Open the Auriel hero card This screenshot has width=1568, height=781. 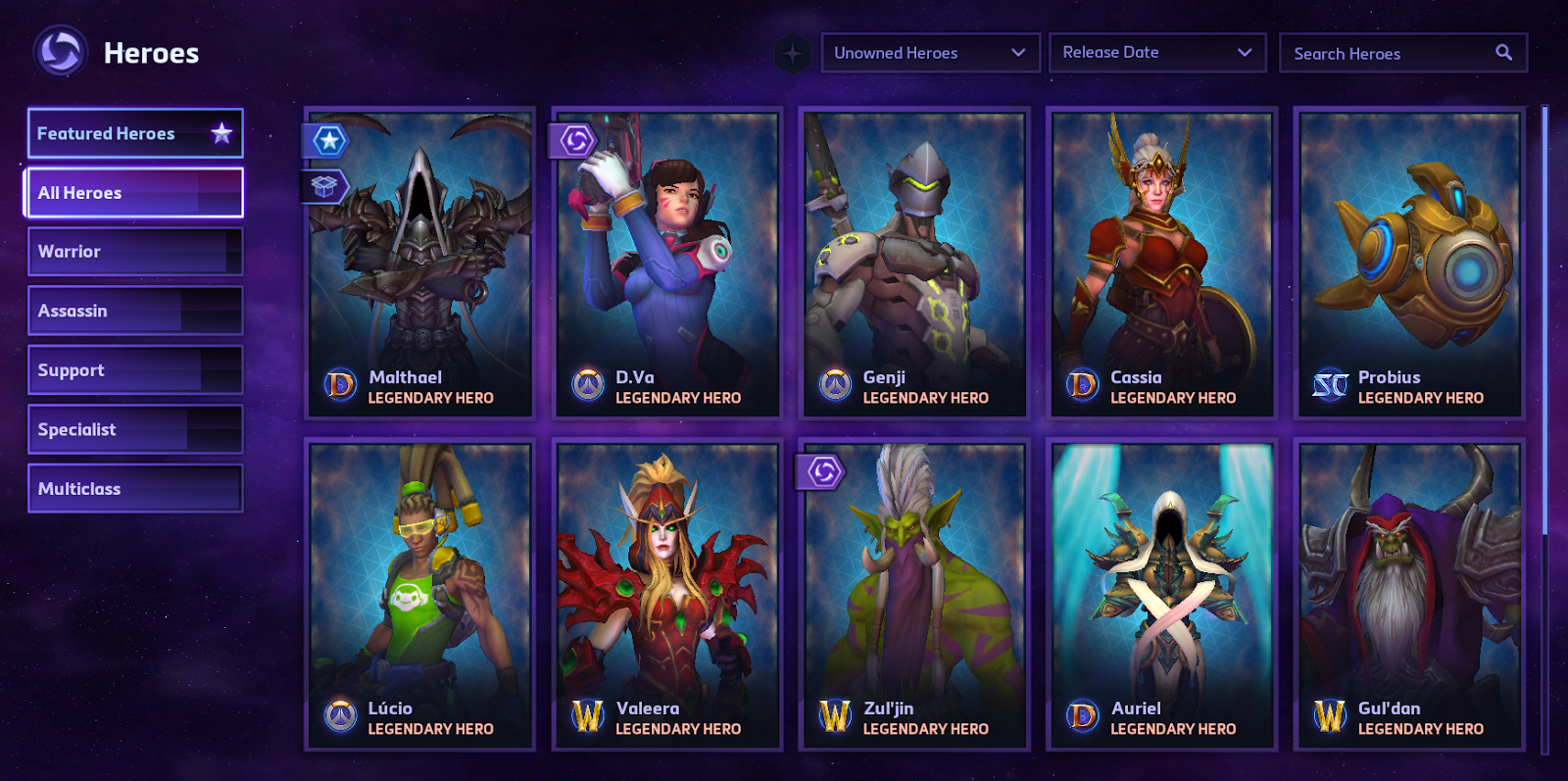point(1162,594)
